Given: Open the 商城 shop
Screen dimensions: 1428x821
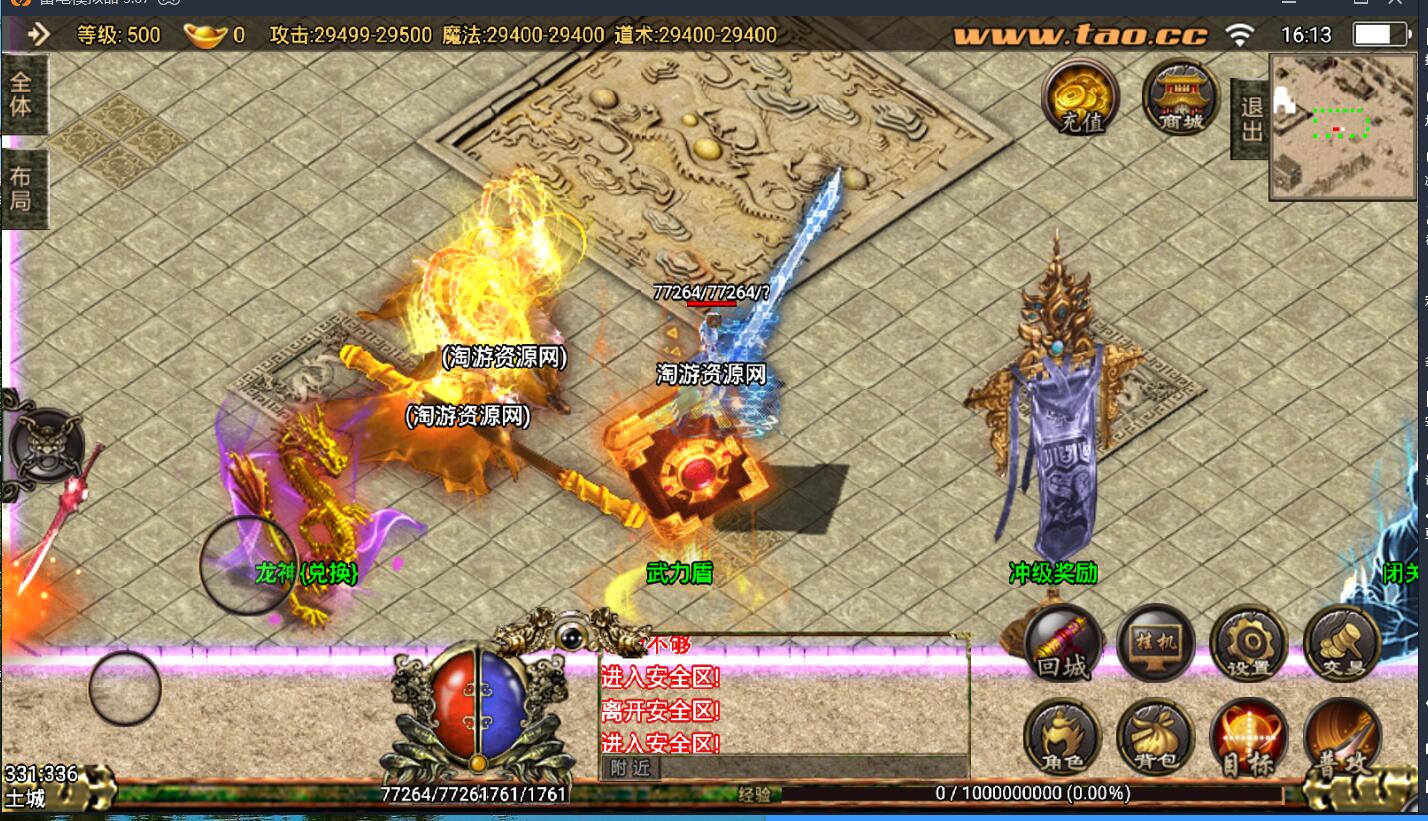Looking at the screenshot, I should pyautogui.click(x=1180, y=97).
